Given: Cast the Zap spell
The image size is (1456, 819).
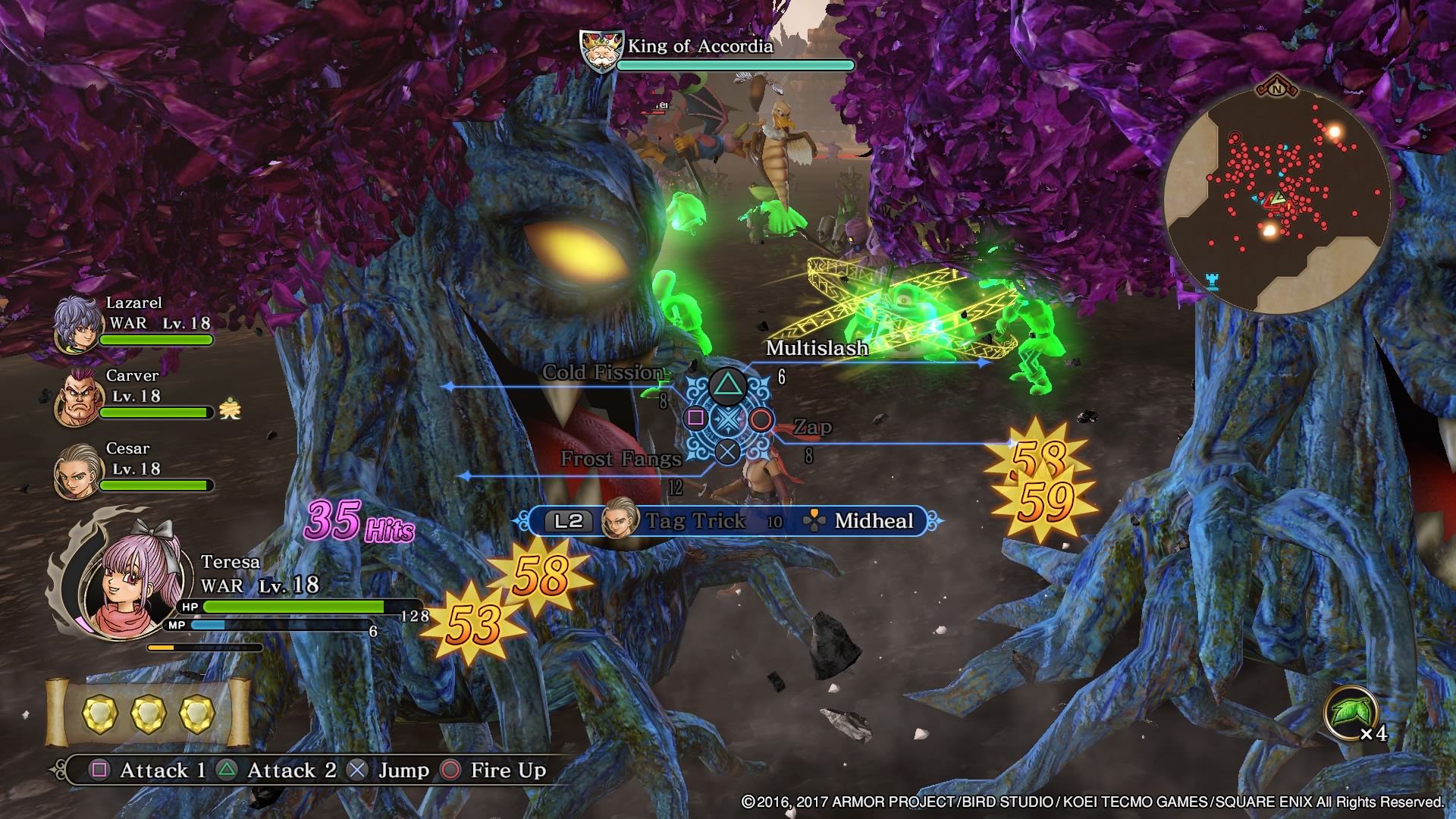Looking at the screenshot, I should (x=812, y=428).
